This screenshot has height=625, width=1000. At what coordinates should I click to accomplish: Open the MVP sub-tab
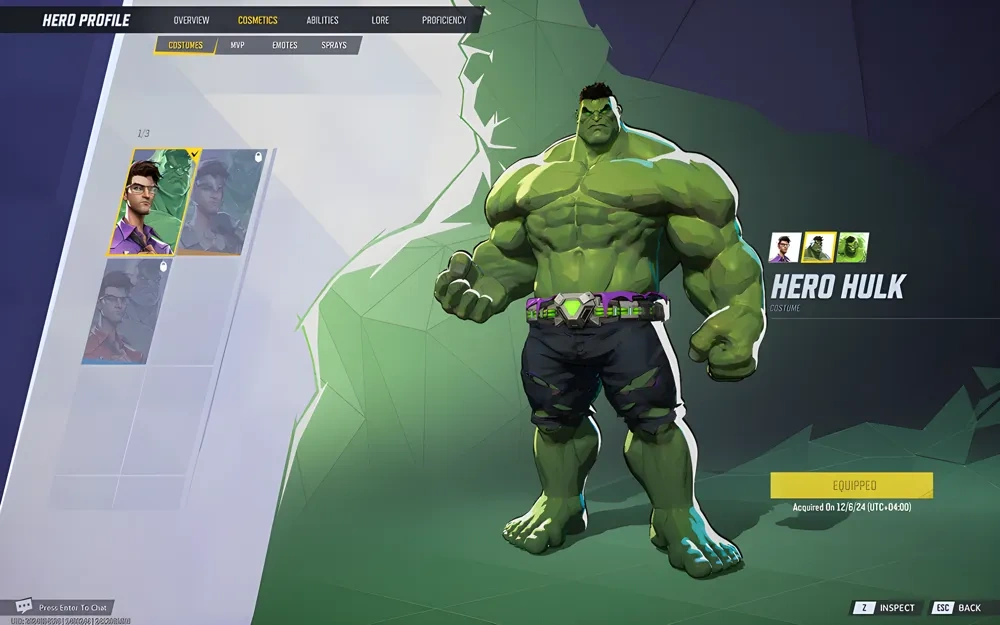click(x=237, y=45)
